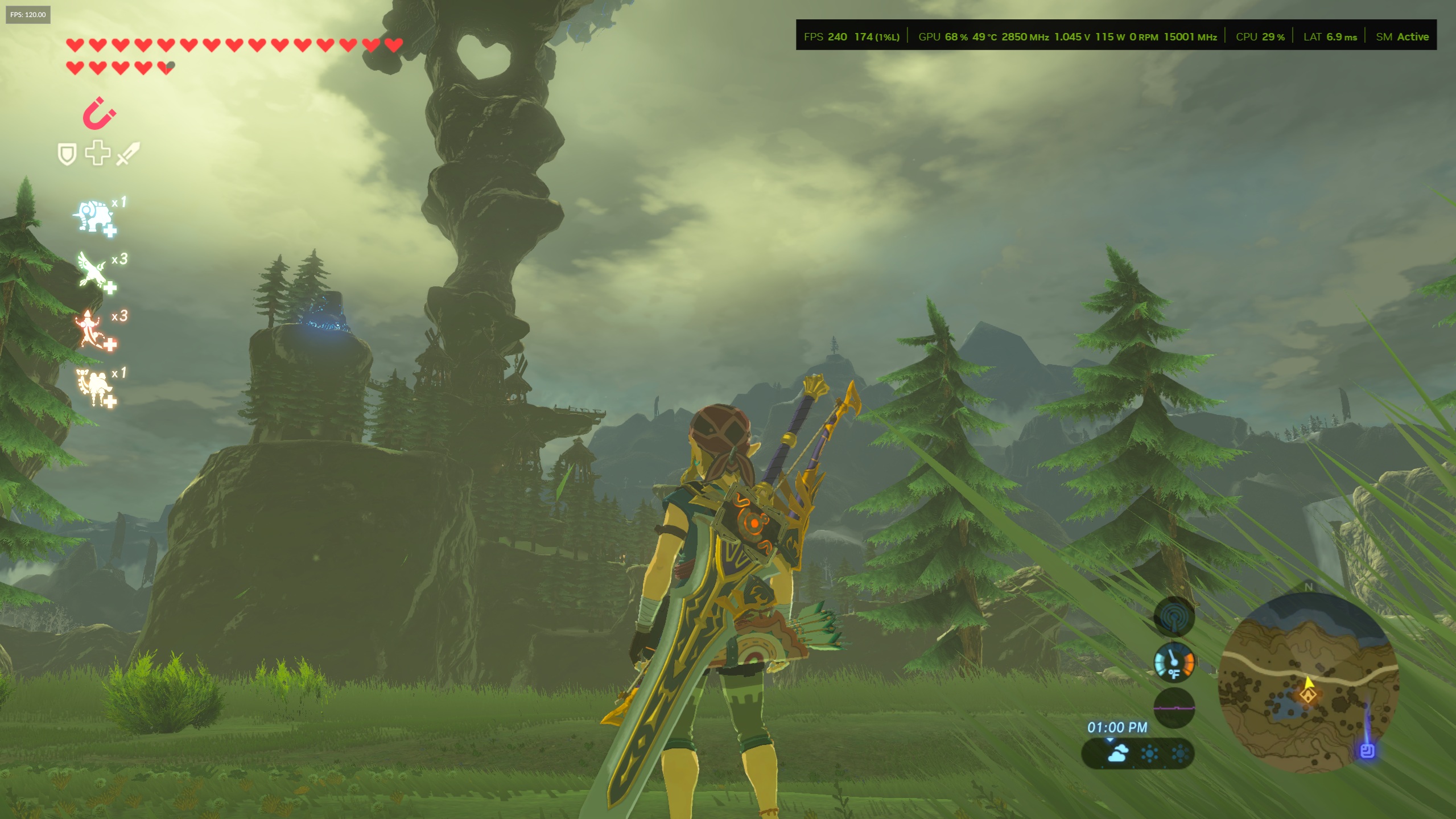This screenshot has width=1456, height=819.
Task: Activate Urbosa's Fury camel ability icon
Action: [x=94, y=386]
